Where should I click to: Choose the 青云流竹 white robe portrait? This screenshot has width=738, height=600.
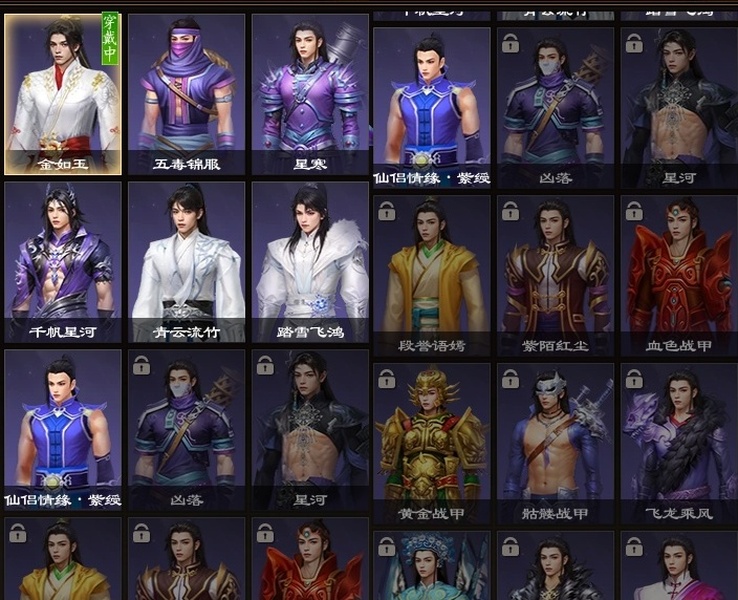(187, 262)
